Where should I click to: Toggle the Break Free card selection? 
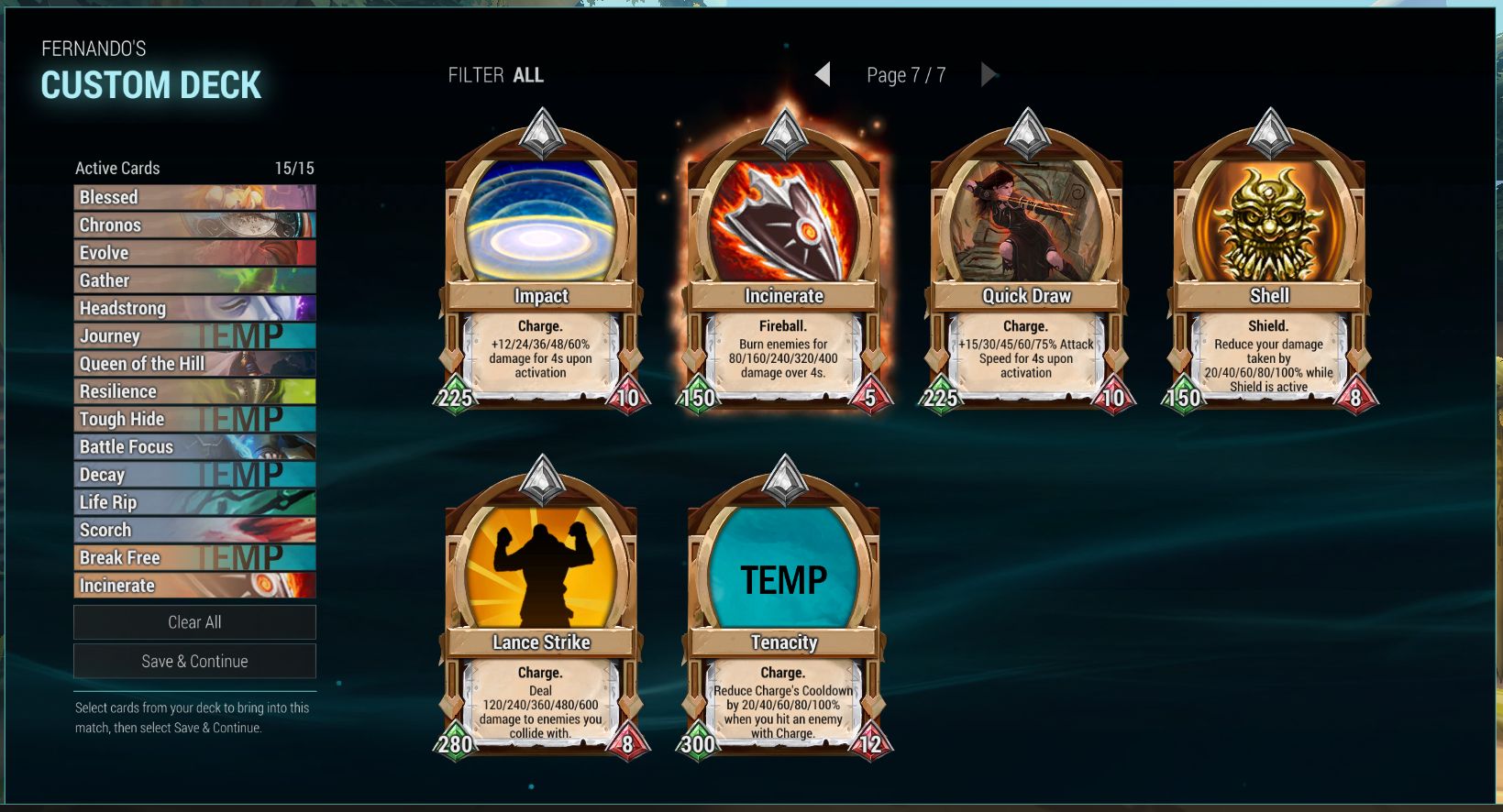[193, 557]
